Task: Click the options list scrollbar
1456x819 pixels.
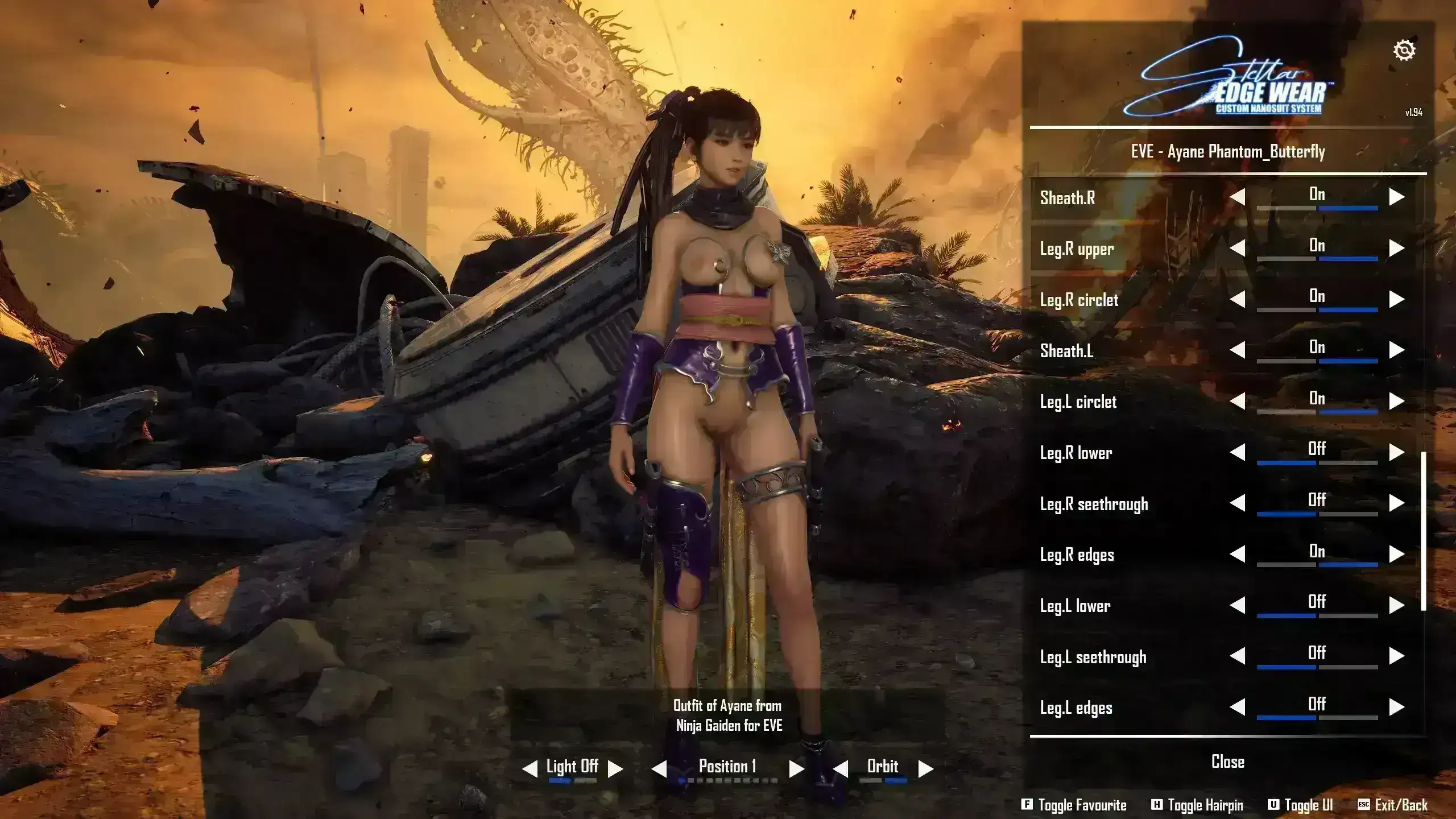Action: click(x=1424, y=531)
